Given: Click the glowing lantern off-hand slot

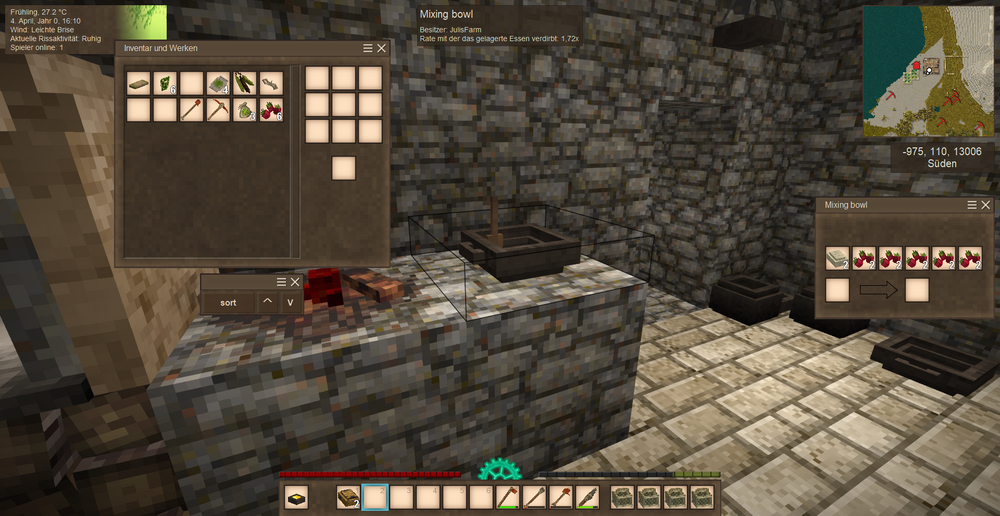Looking at the screenshot, I should pos(297,497).
